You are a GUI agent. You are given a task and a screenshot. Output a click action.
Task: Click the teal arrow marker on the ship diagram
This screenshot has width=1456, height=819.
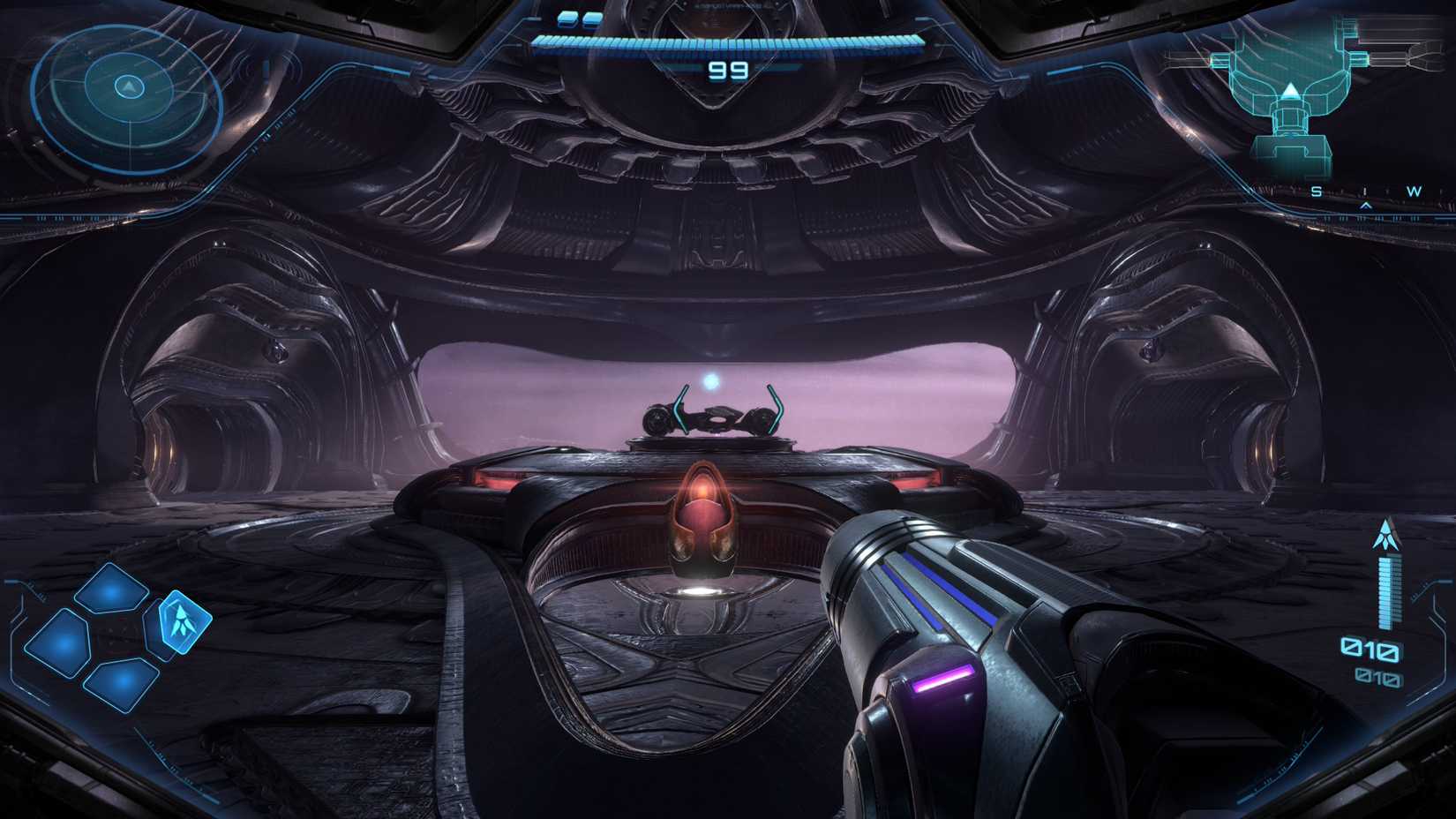[1289, 93]
